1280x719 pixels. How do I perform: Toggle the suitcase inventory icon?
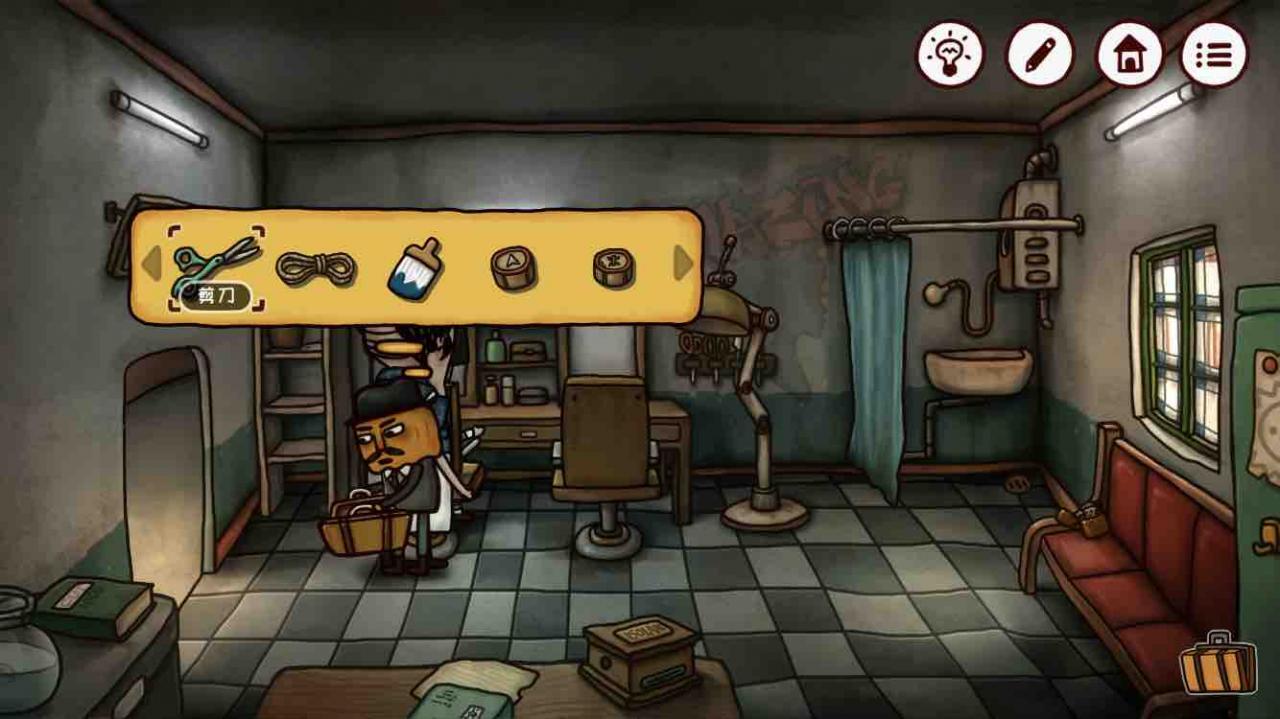click(1218, 664)
